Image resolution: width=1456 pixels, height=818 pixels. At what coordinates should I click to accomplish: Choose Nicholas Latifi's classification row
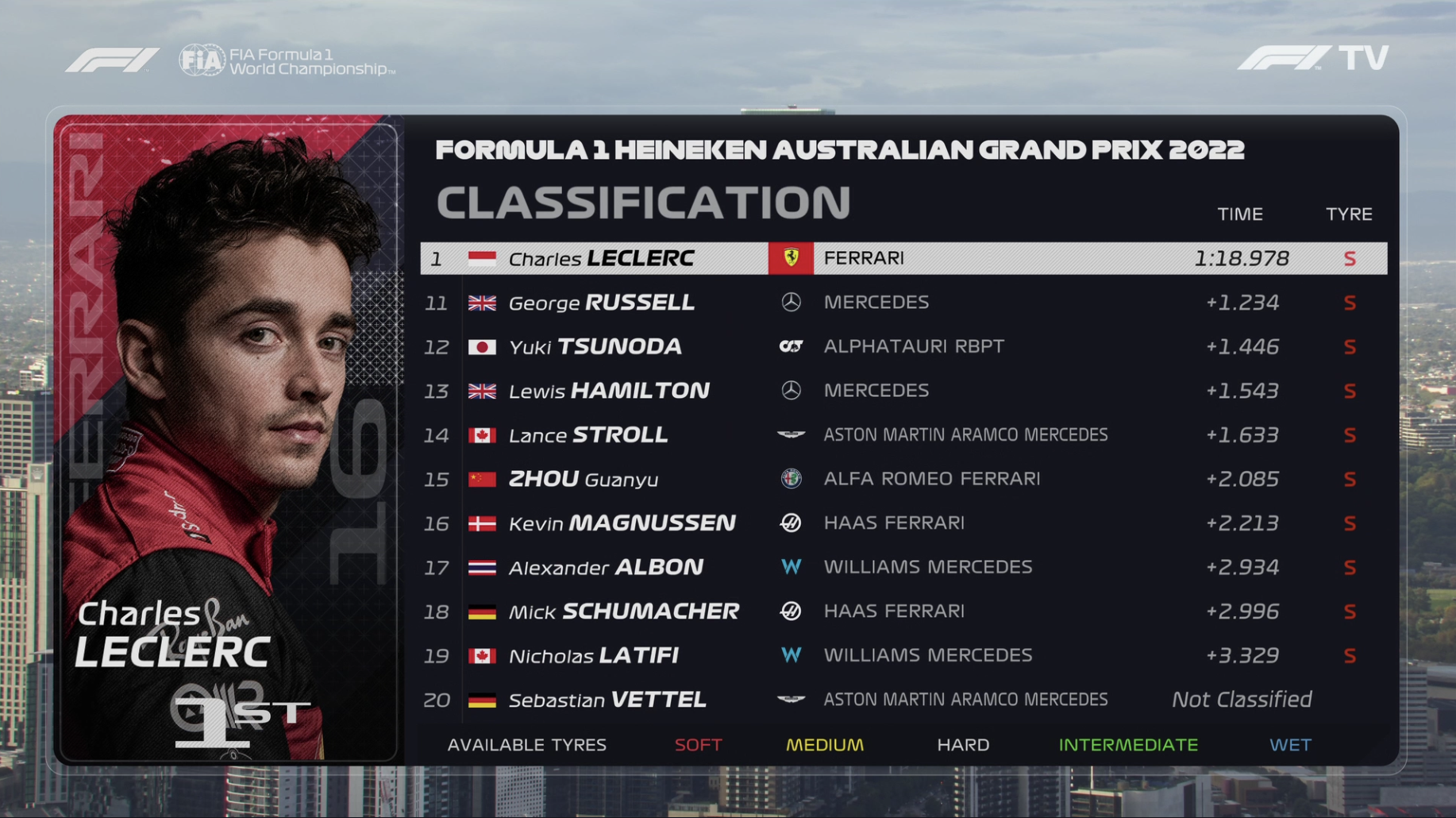[x=903, y=655]
